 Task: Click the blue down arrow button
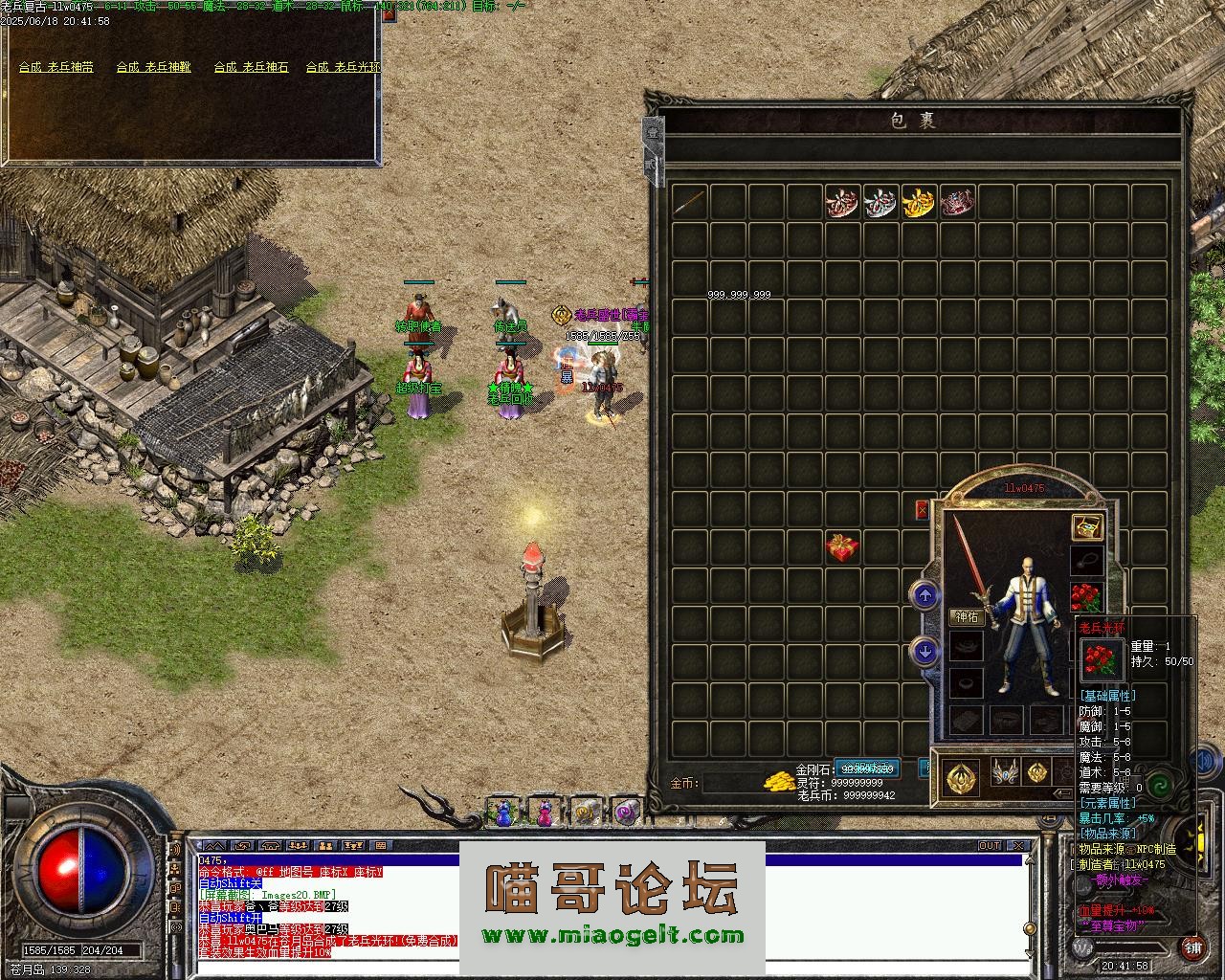(x=924, y=652)
